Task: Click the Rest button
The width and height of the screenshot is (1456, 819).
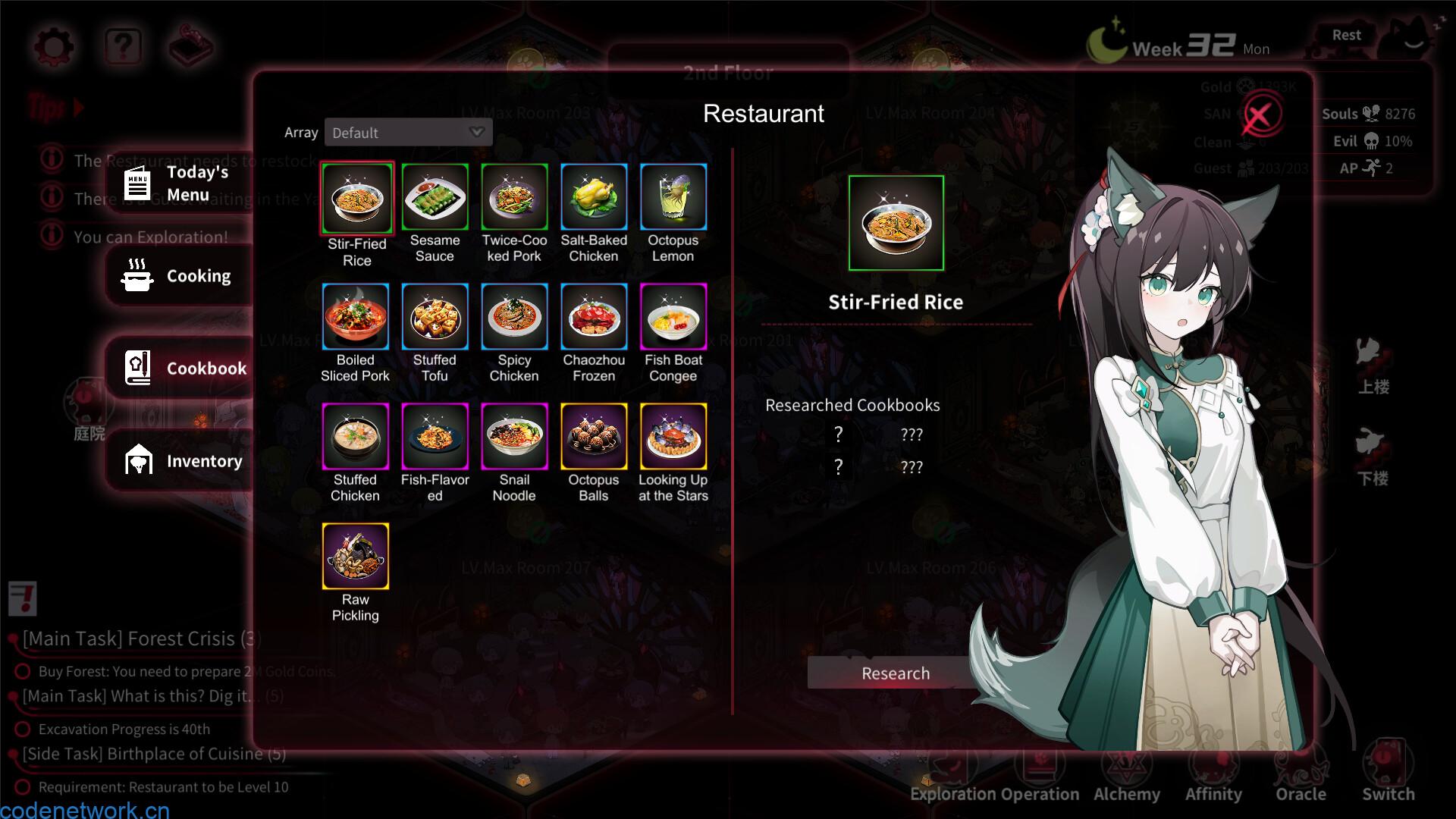Action: coord(1346,36)
